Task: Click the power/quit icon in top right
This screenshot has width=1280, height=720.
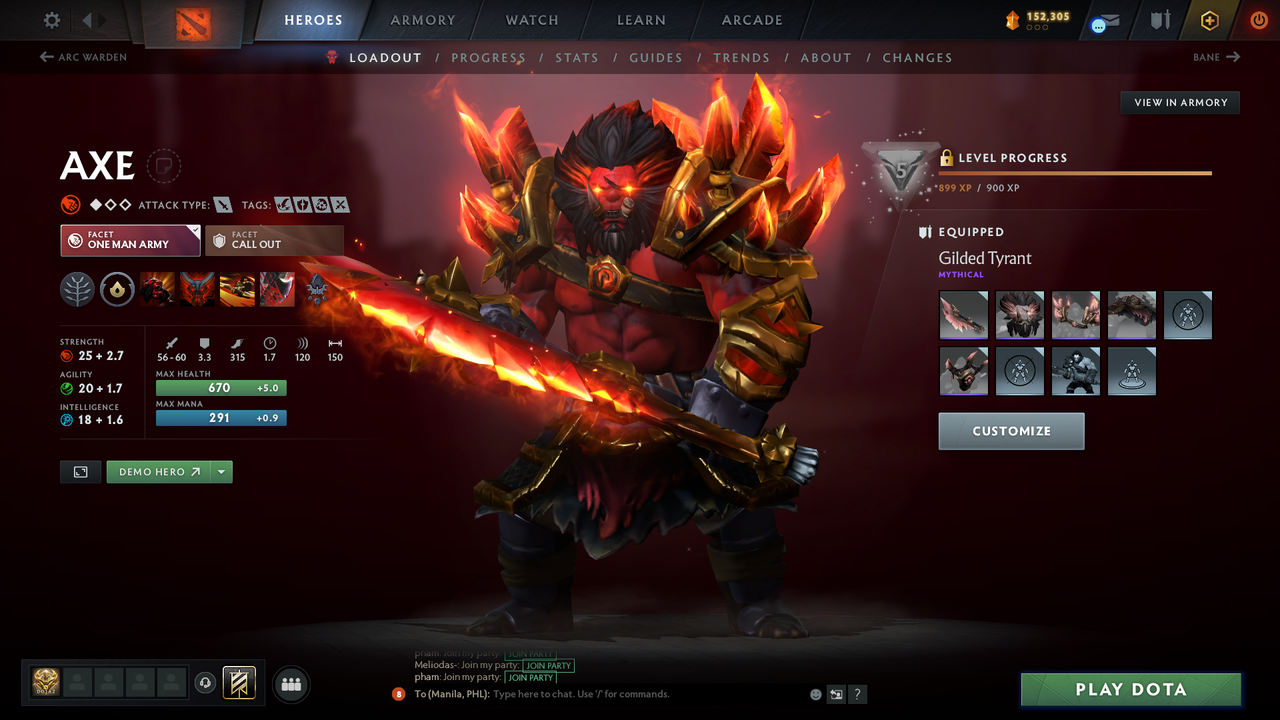Action: click(1259, 19)
